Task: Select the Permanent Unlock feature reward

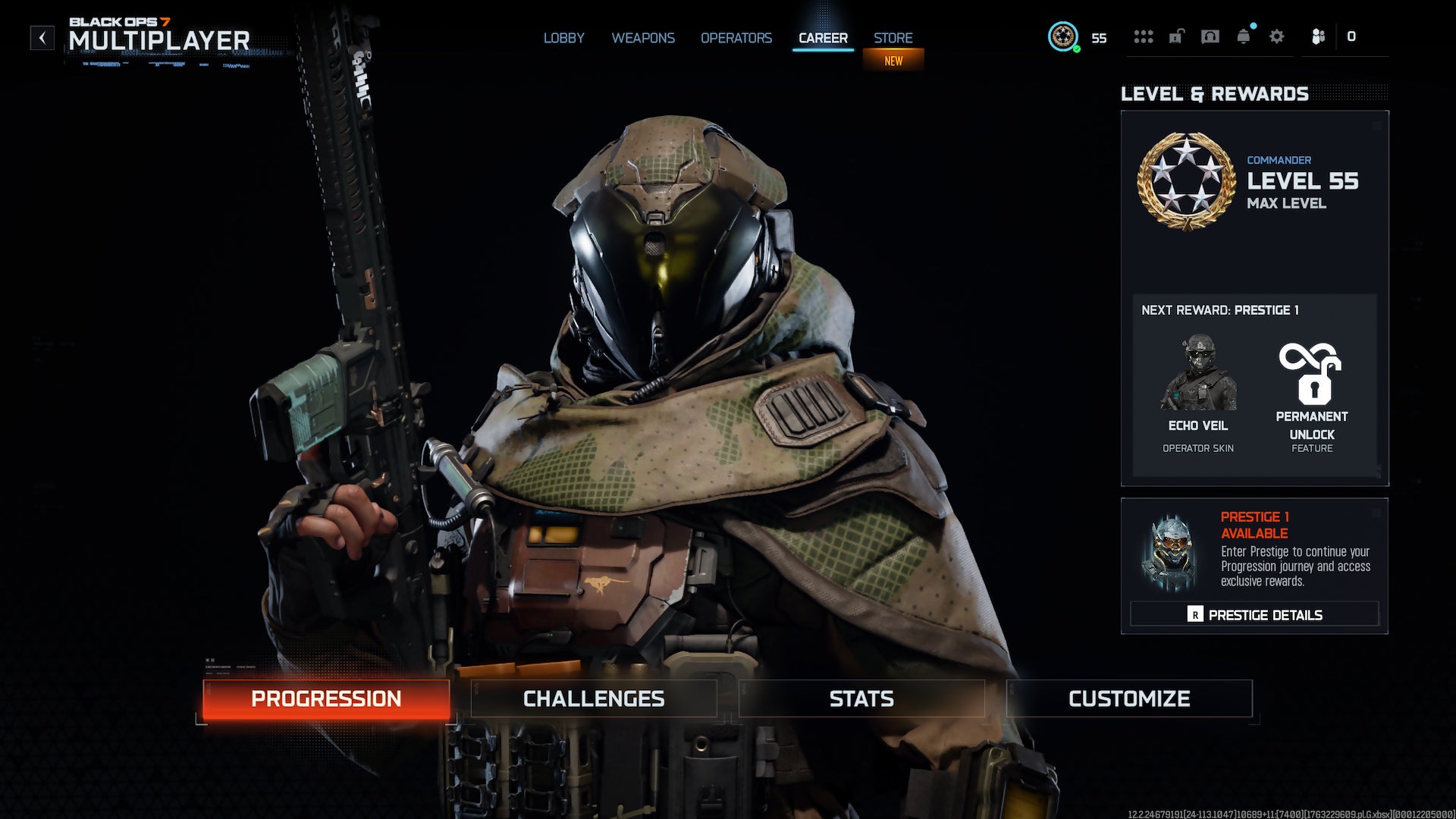Action: click(1312, 394)
